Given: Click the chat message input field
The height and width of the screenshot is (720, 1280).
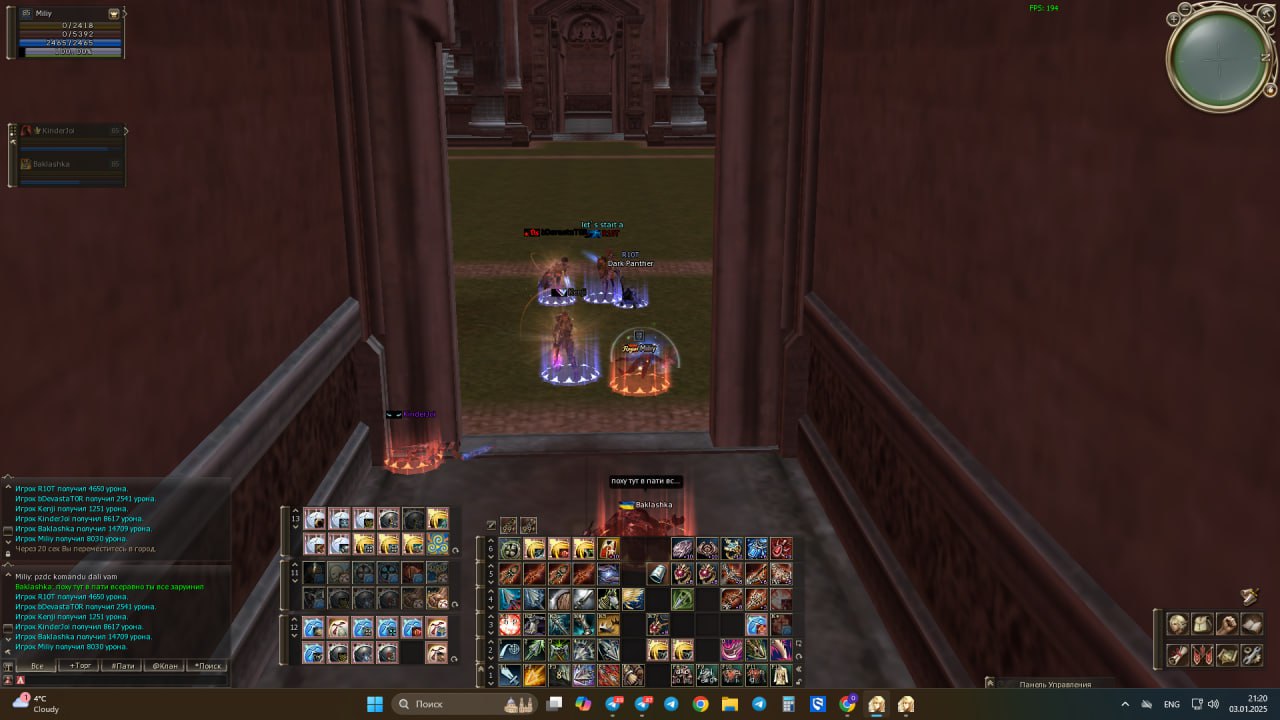Looking at the screenshot, I should click(x=120, y=680).
